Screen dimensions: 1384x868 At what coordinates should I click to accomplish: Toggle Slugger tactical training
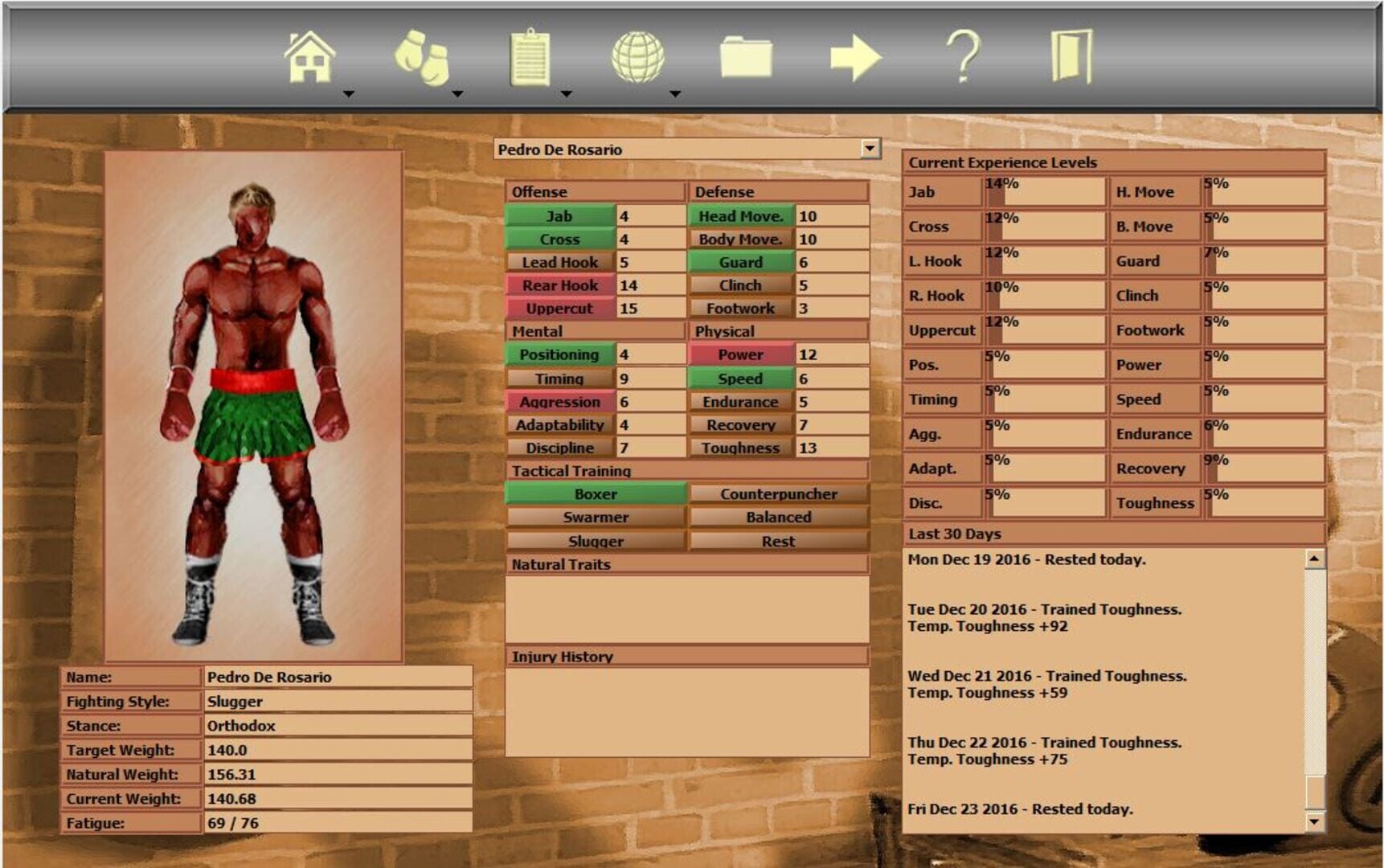pyautogui.click(x=595, y=541)
